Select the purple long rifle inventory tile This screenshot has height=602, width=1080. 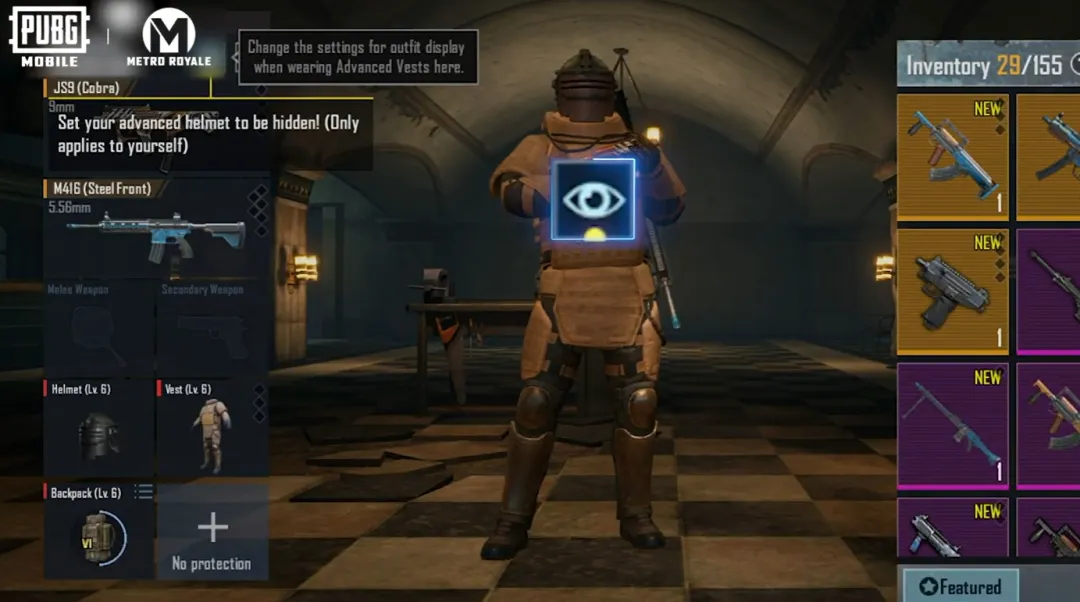click(952, 425)
